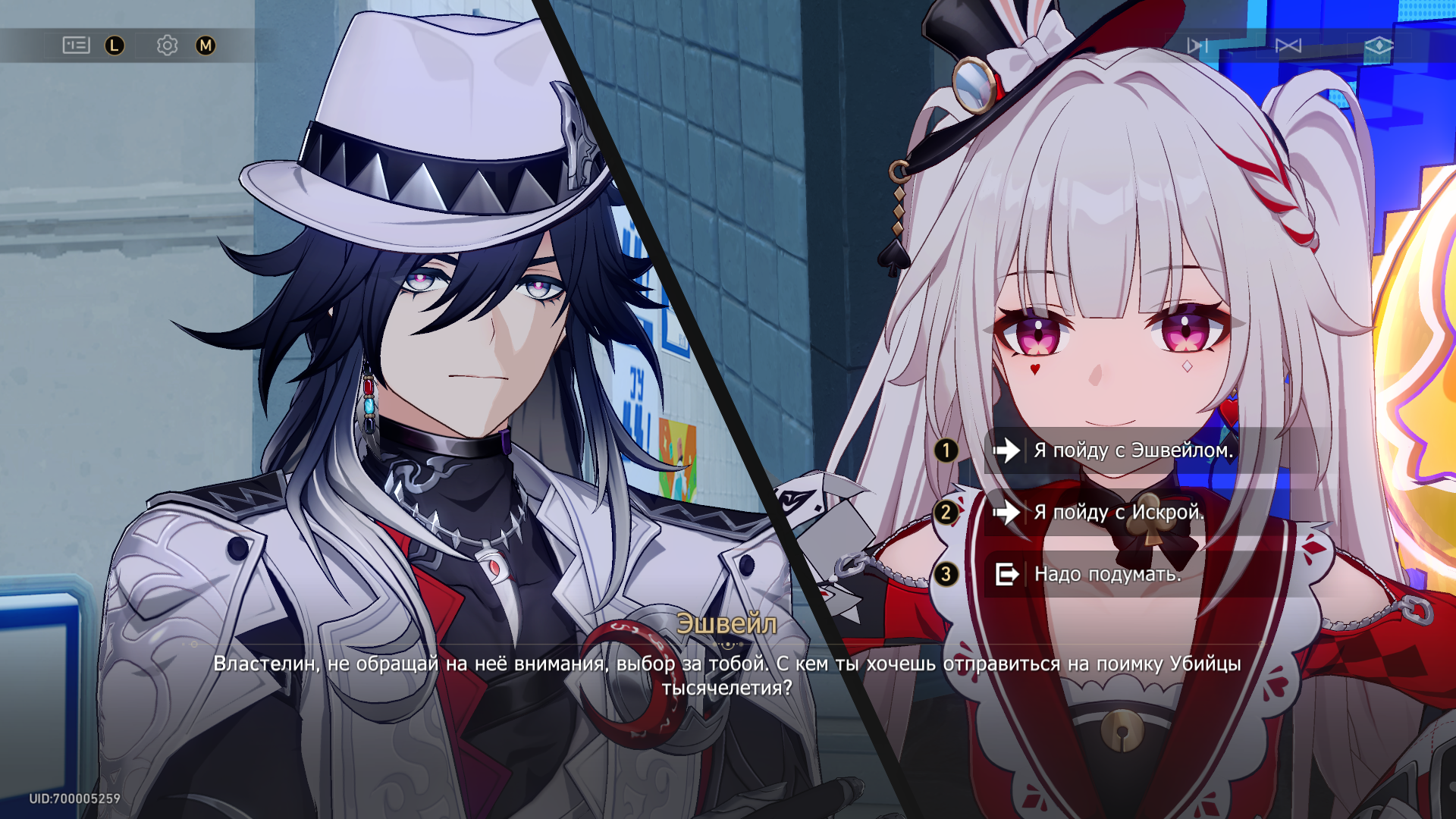Hide the interface with the eye-diamond icon

(1378, 46)
